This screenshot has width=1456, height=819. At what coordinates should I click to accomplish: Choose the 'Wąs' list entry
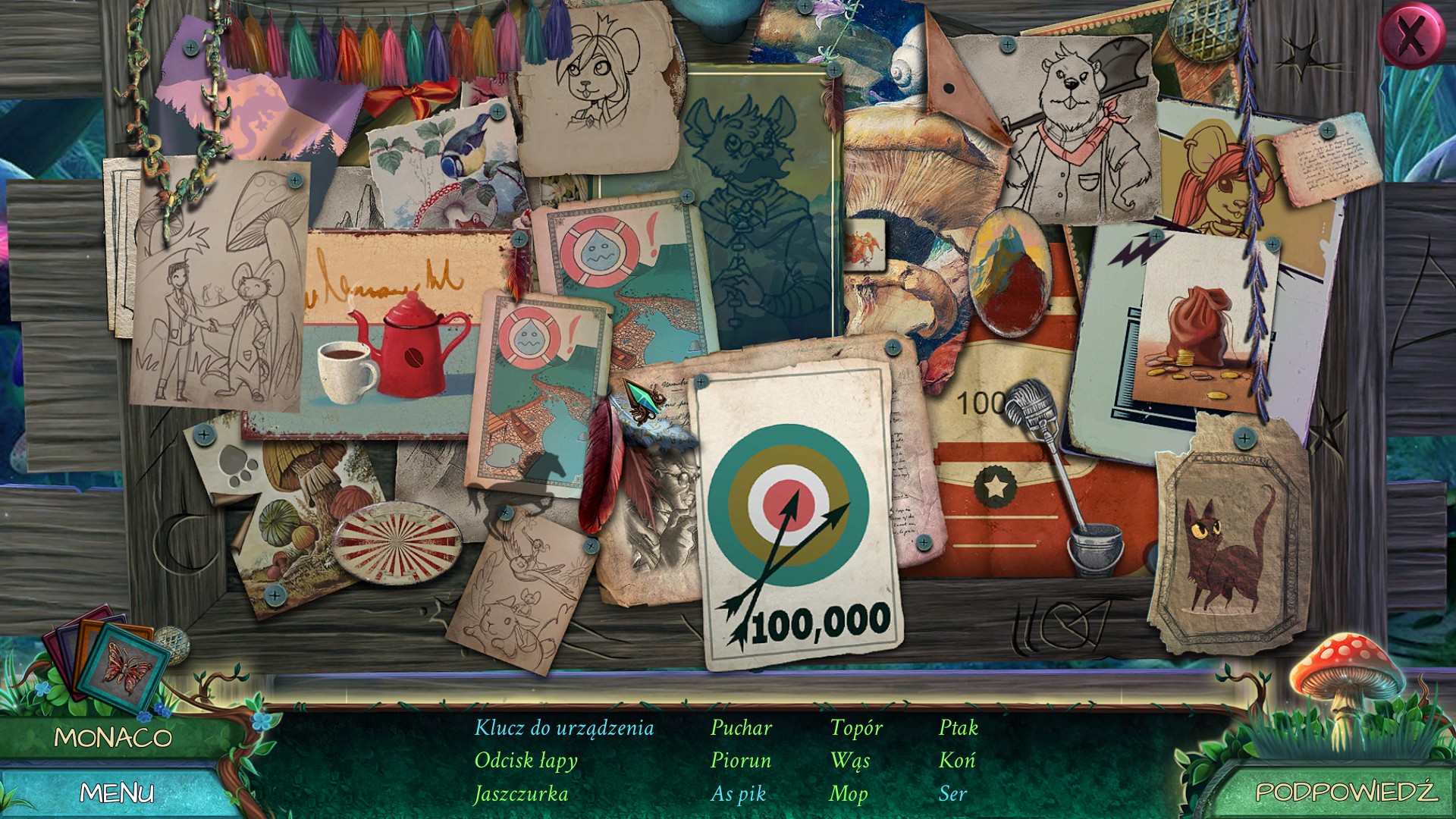[x=849, y=761]
